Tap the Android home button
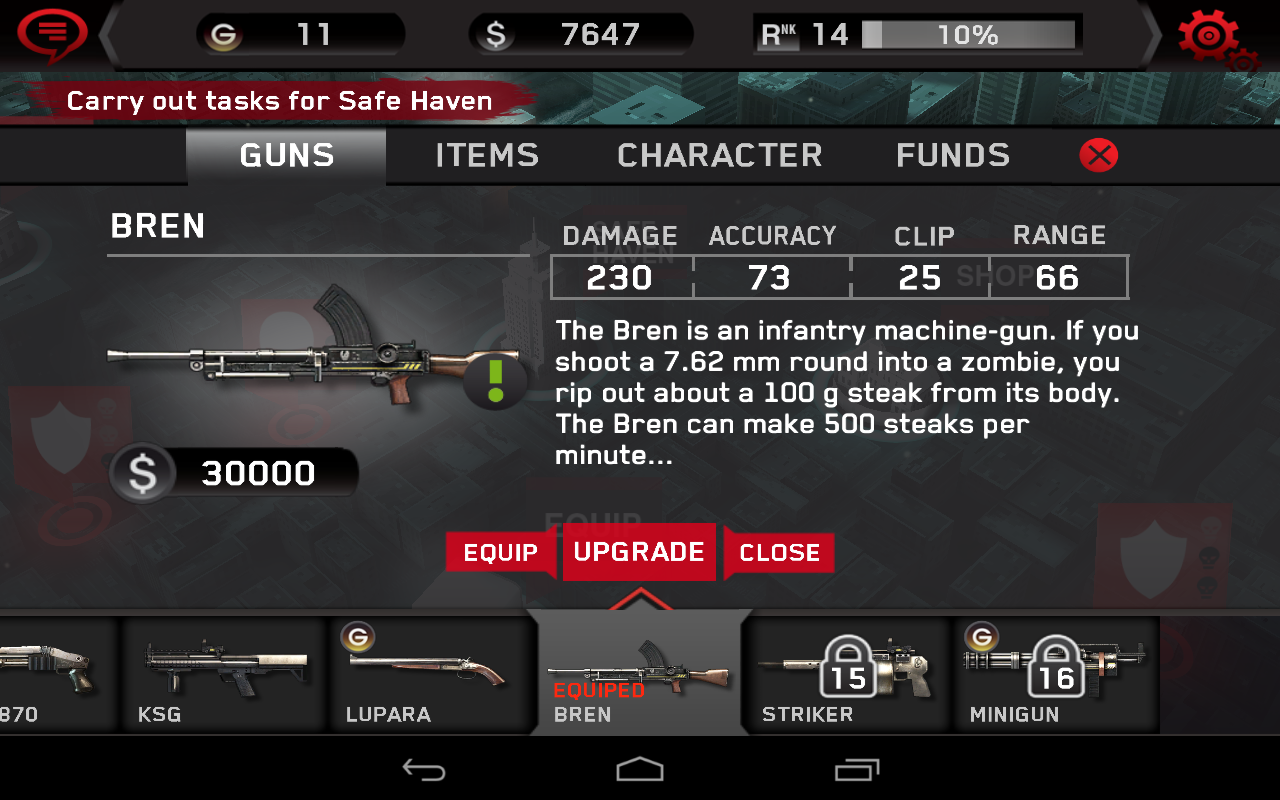This screenshot has width=1280, height=800. pos(640,770)
